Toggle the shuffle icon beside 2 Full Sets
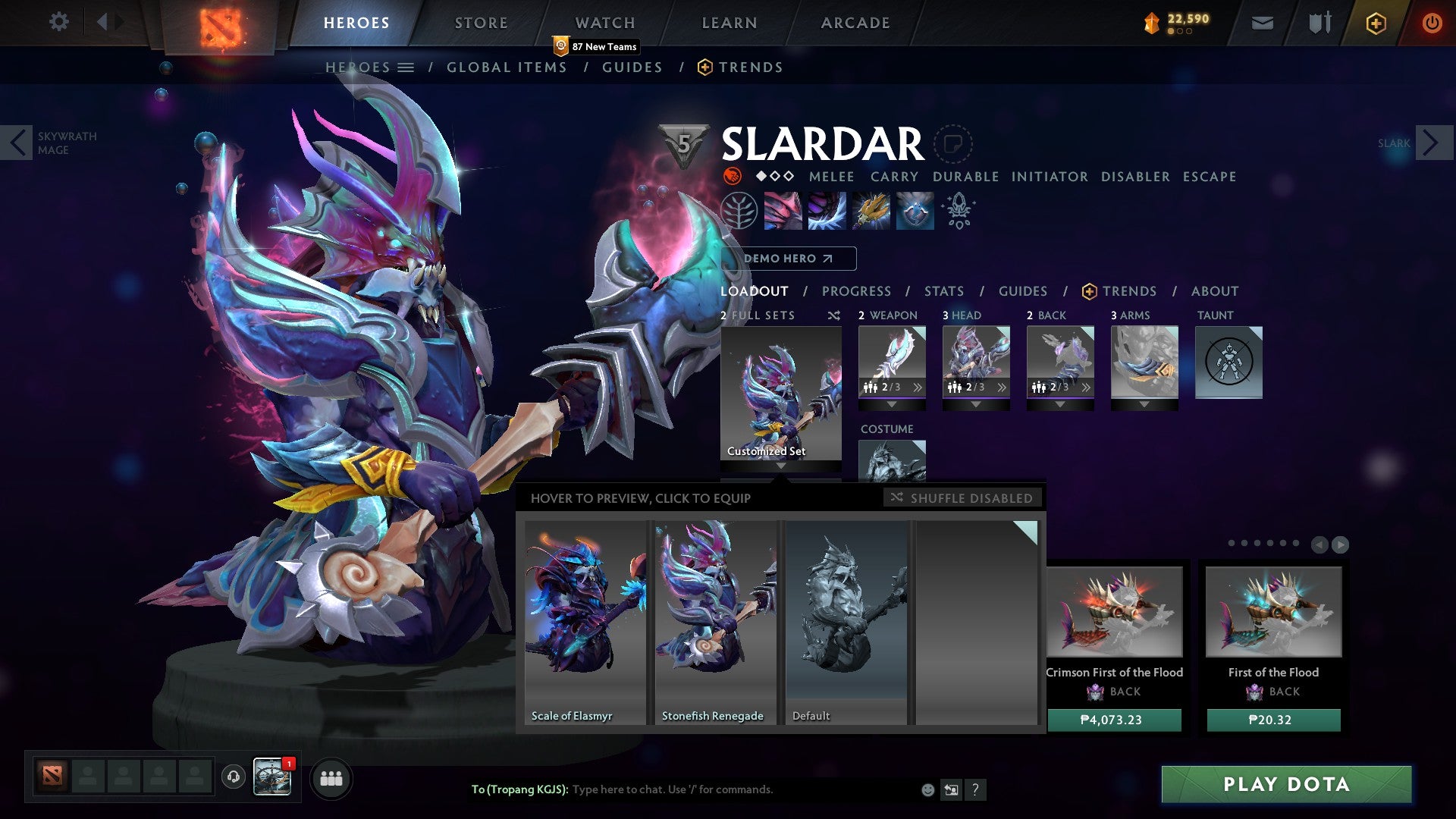The height and width of the screenshot is (819, 1456). click(x=833, y=315)
